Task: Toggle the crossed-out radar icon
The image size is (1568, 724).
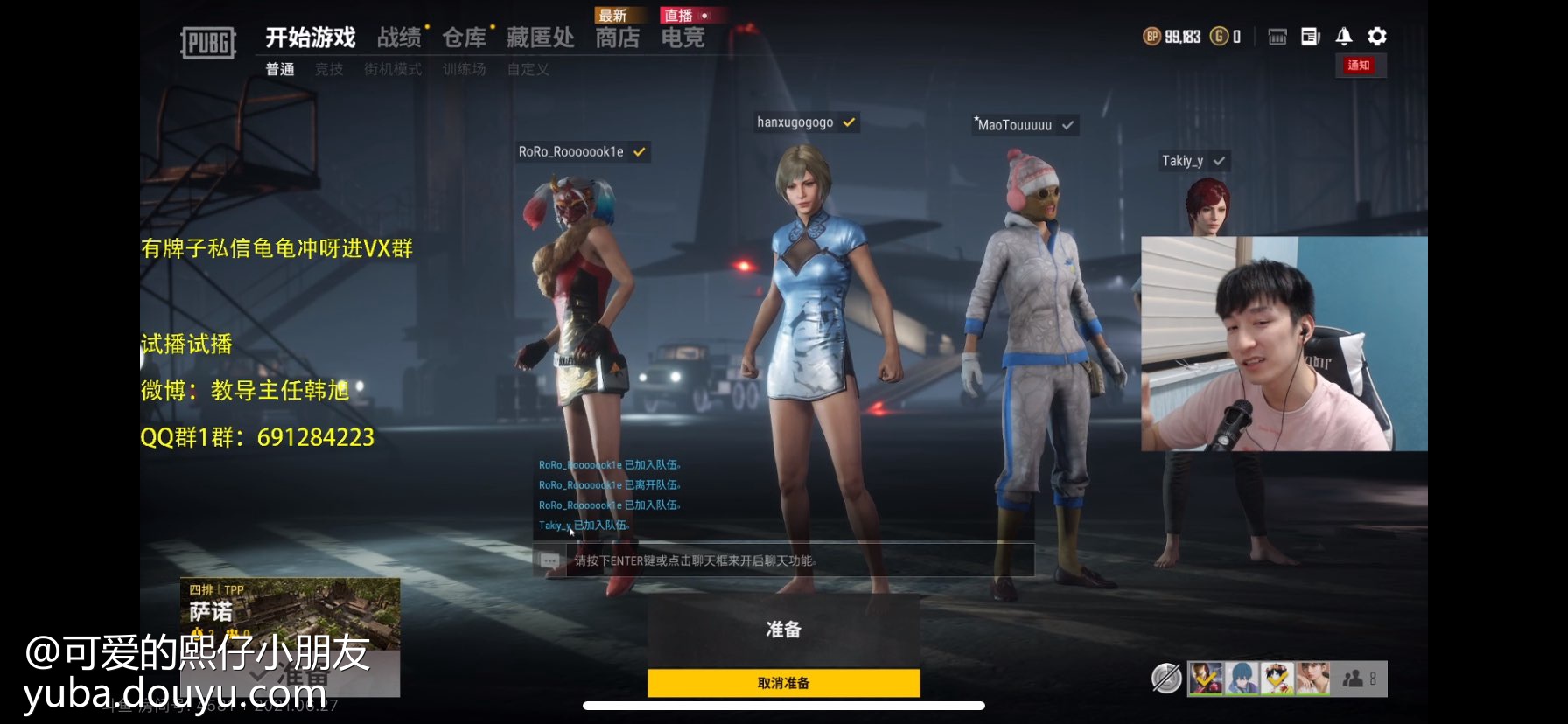Action: (1166, 678)
